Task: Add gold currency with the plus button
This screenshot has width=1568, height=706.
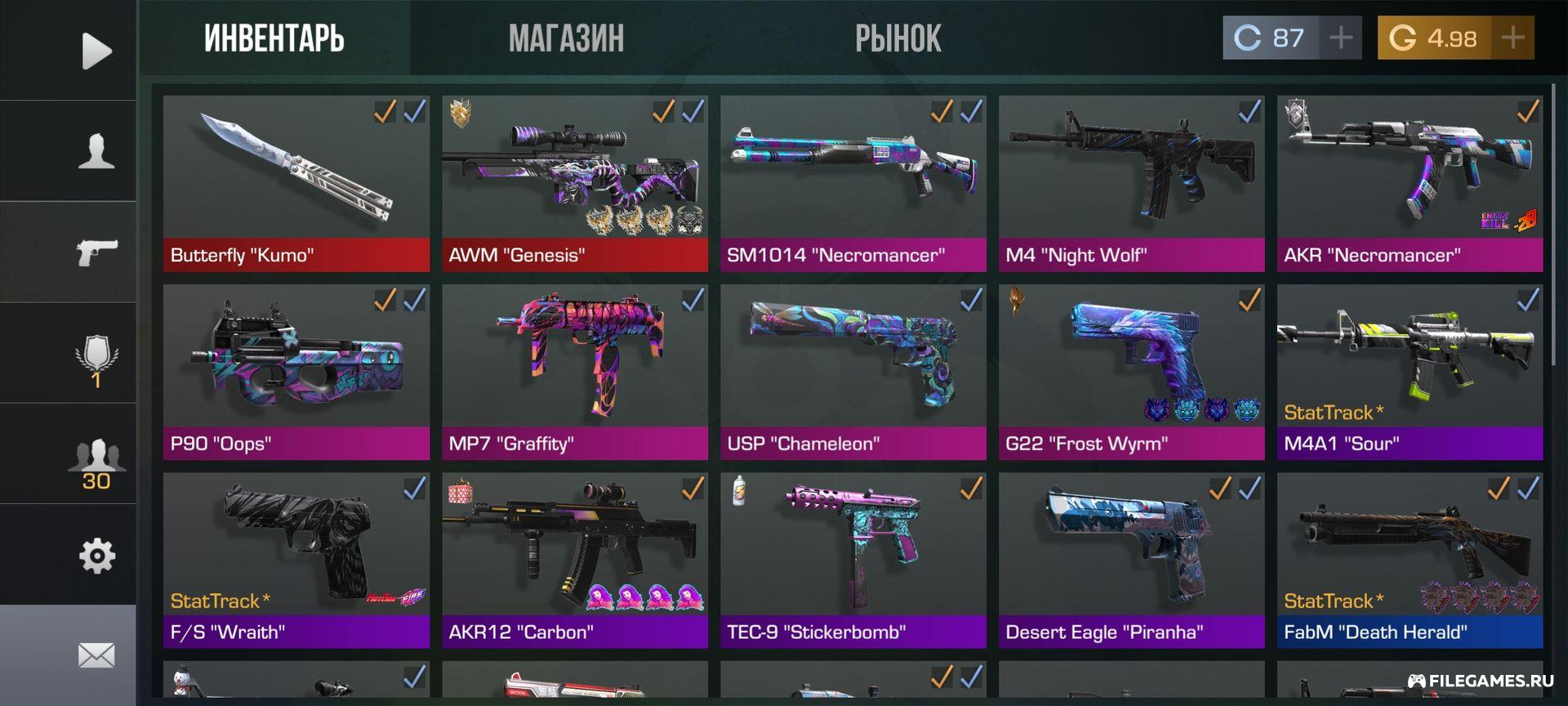Action: click(1512, 38)
